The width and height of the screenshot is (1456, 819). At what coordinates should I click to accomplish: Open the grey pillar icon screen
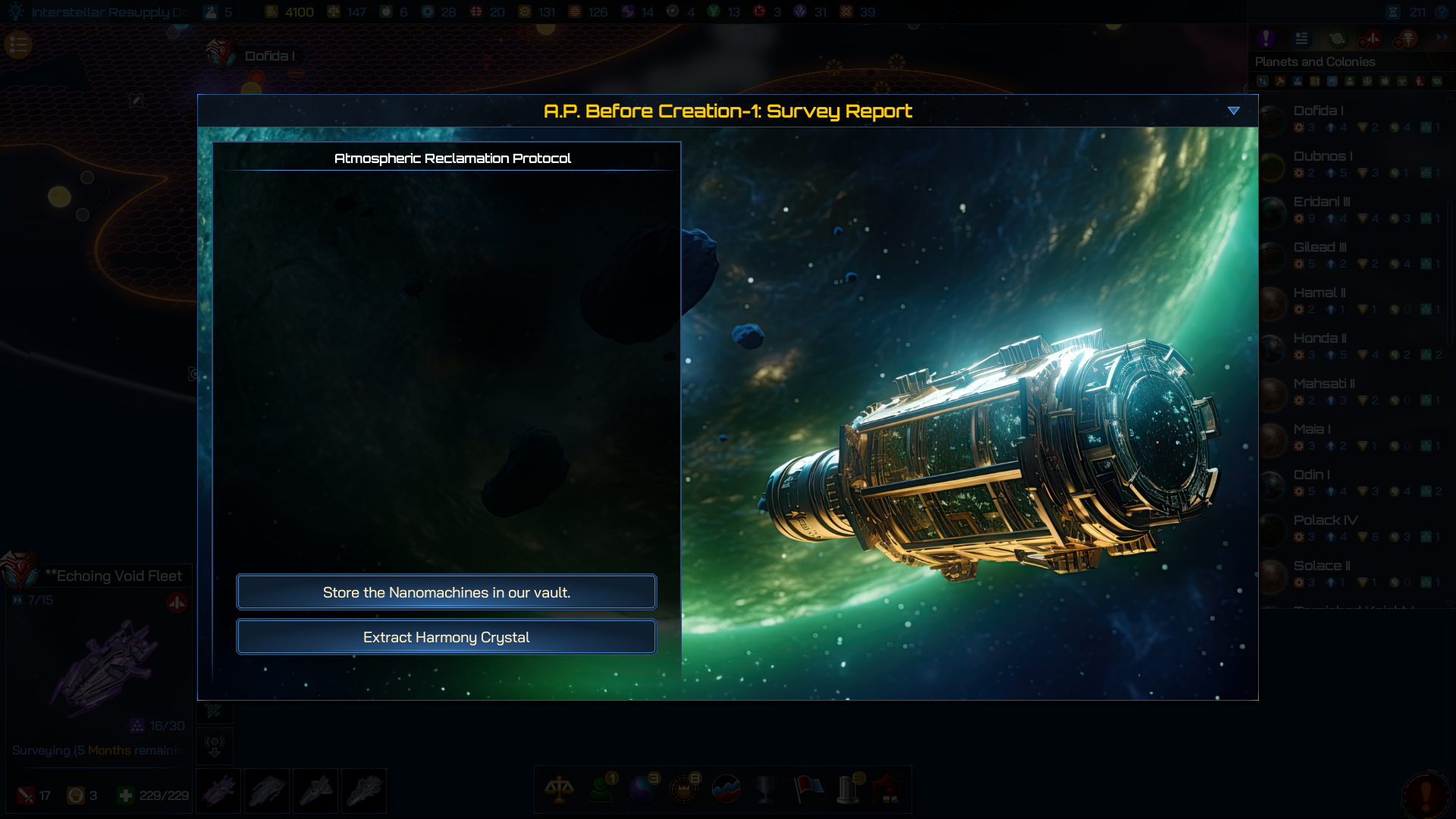[849, 789]
